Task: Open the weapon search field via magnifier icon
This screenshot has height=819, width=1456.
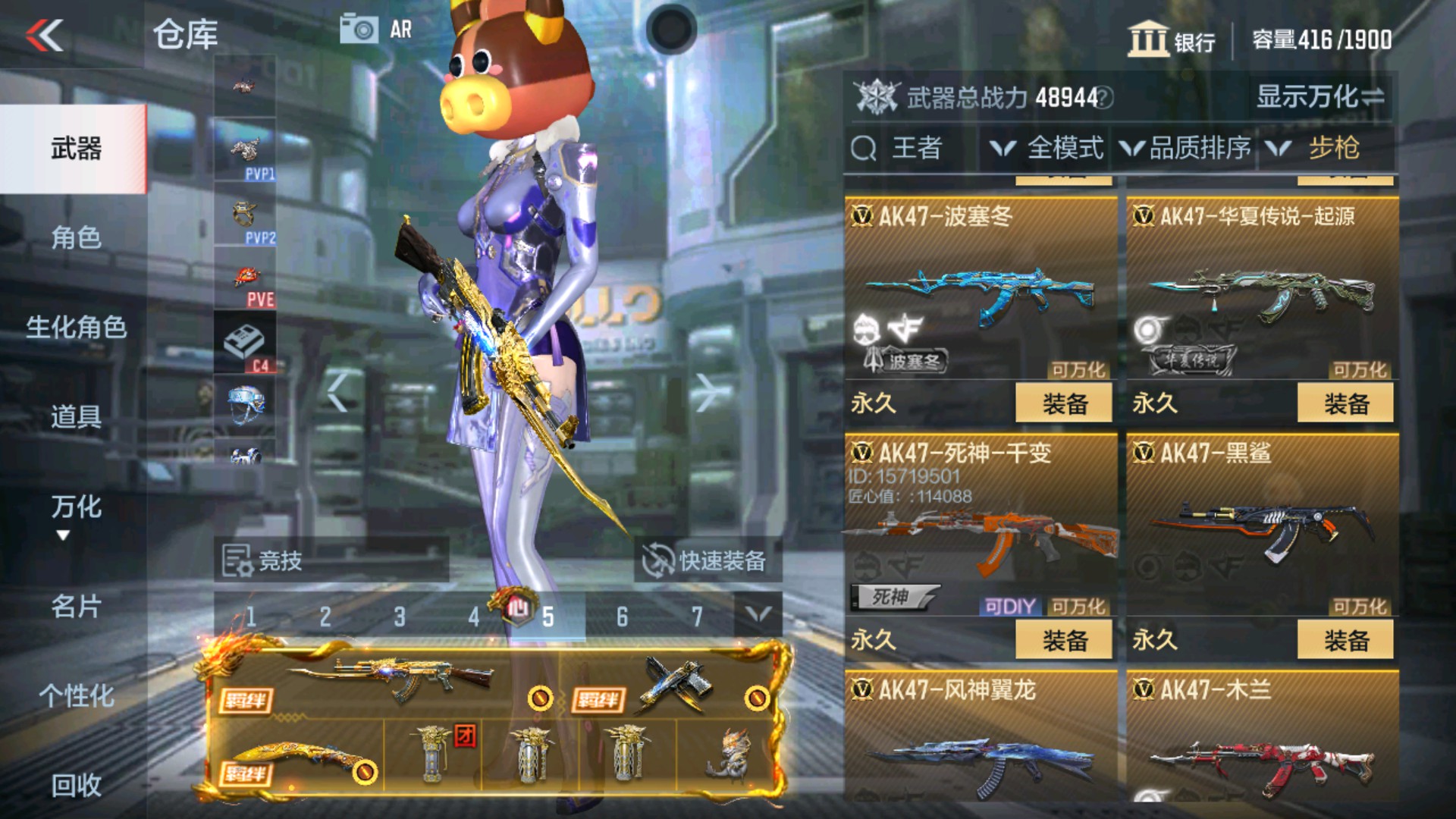Action: [x=864, y=149]
